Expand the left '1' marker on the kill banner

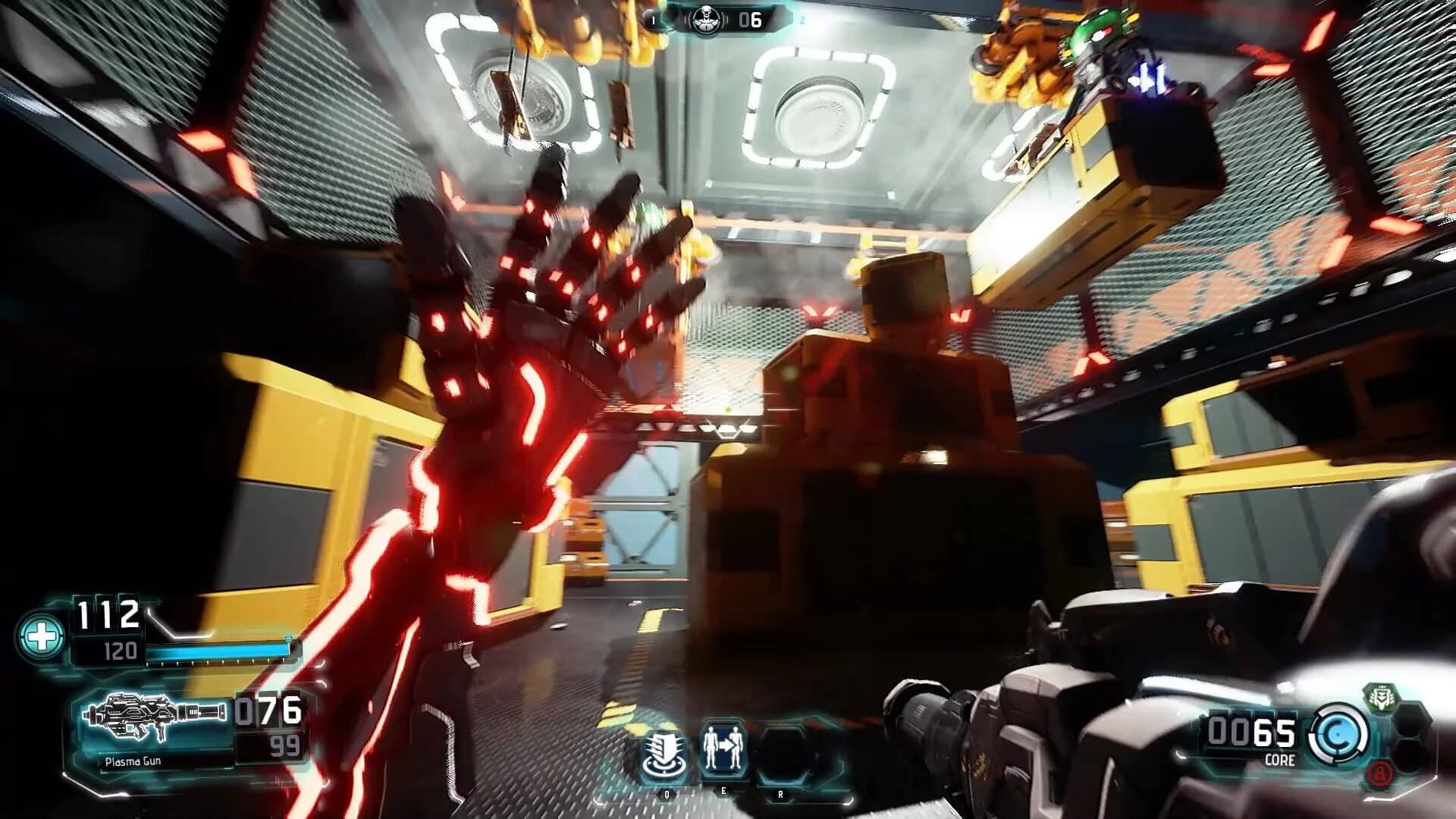point(653,20)
